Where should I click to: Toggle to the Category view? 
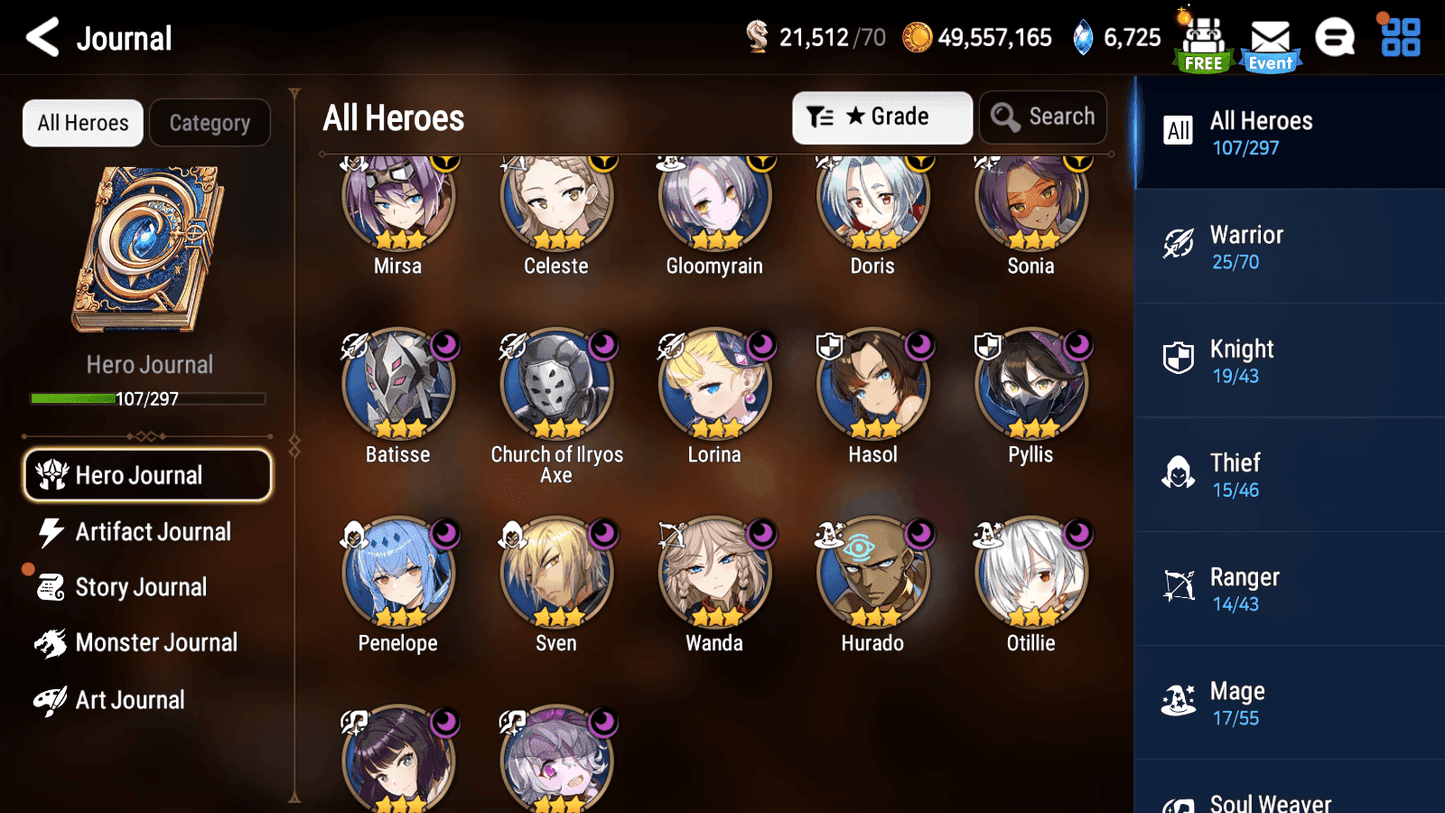tap(210, 122)
